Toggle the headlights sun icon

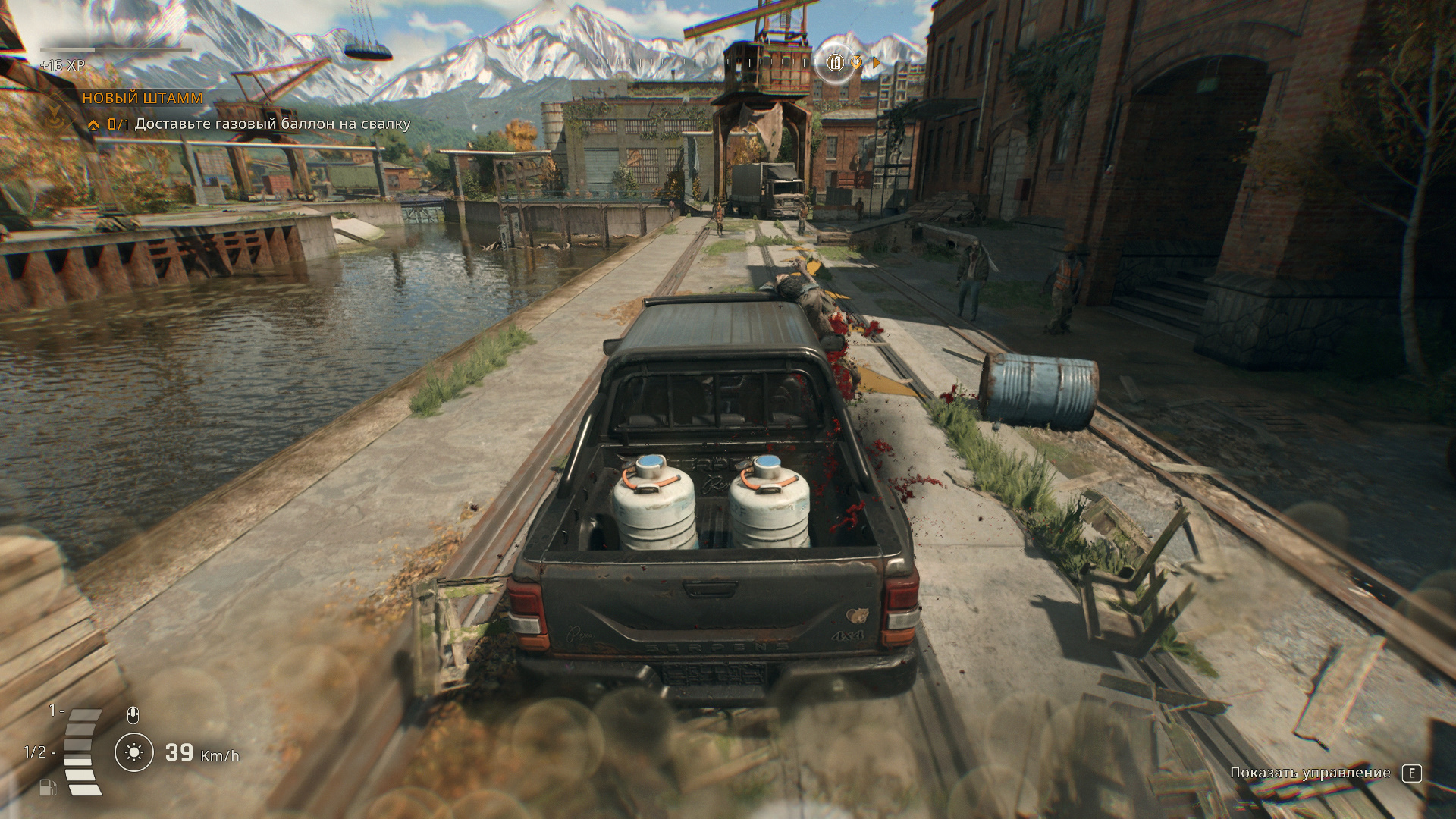pos(134,752)
